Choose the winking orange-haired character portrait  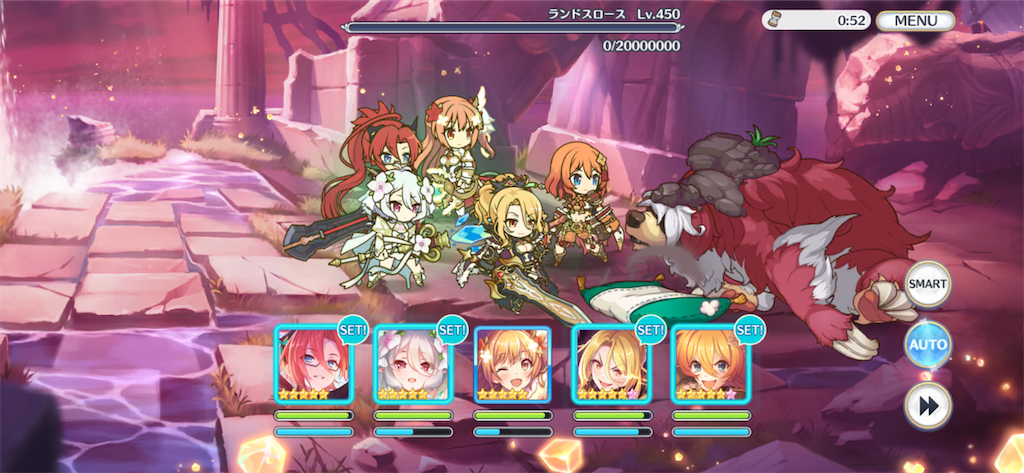[512, 365]
